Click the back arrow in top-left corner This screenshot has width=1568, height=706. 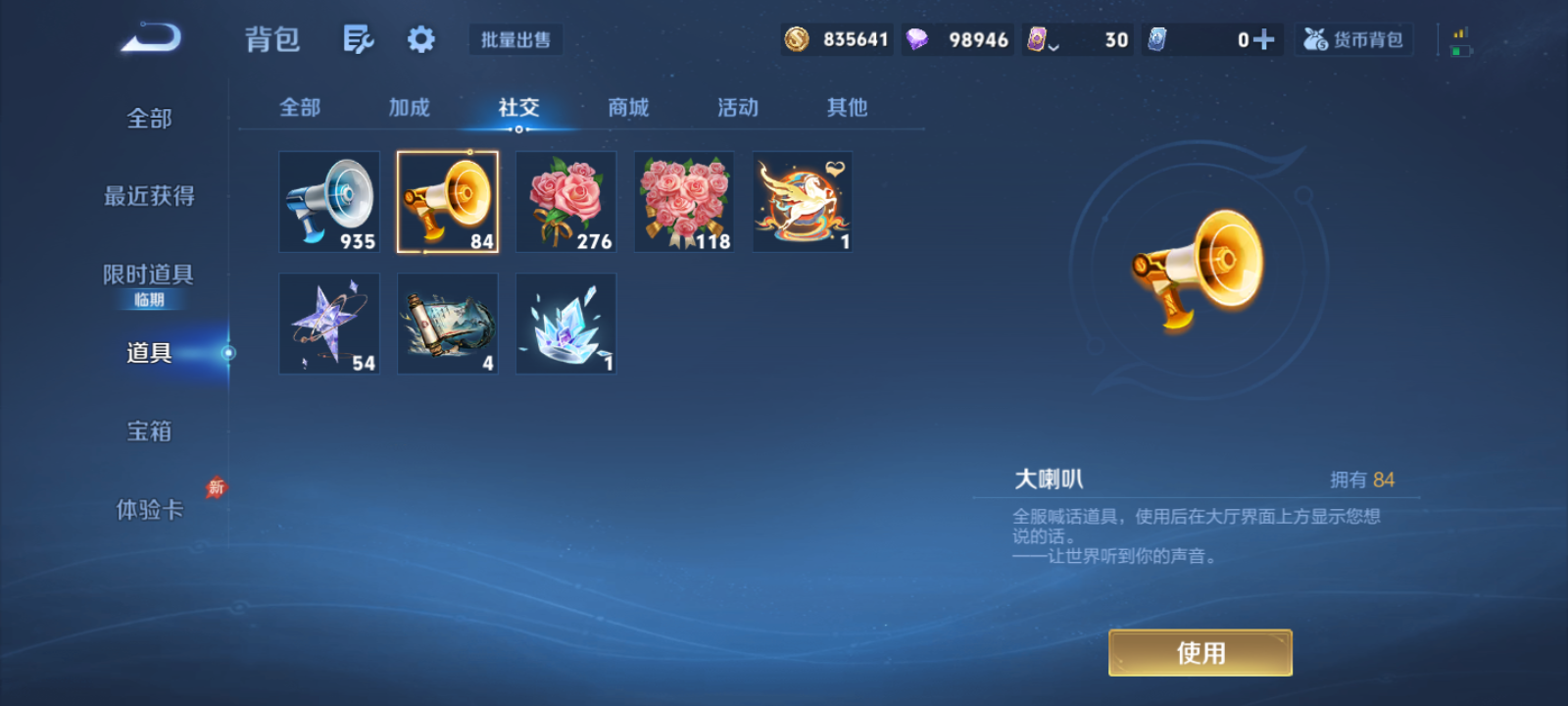pos(152,36)
